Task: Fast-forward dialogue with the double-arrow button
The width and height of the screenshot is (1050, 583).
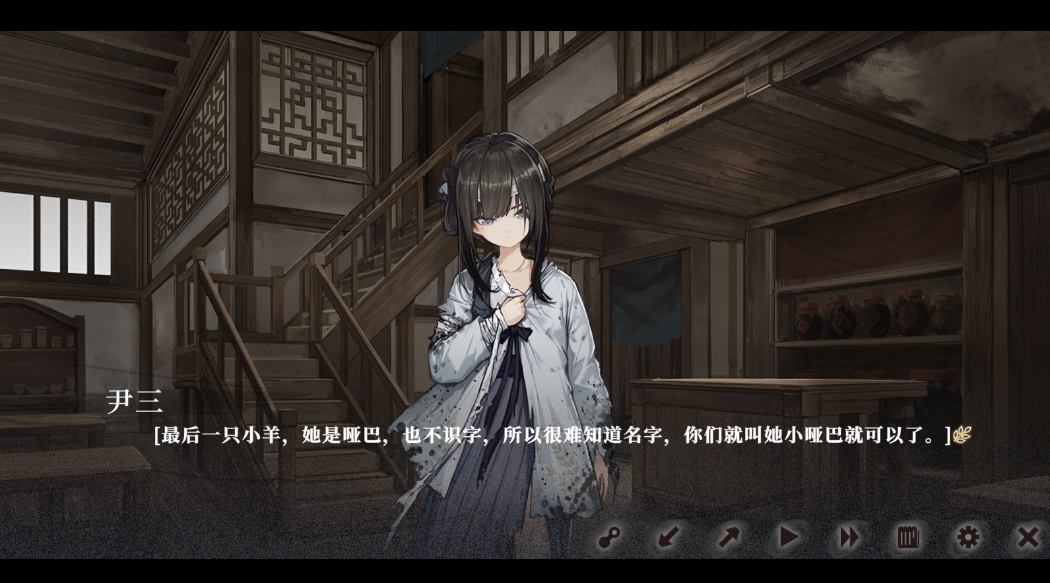Action: [849, 538]
